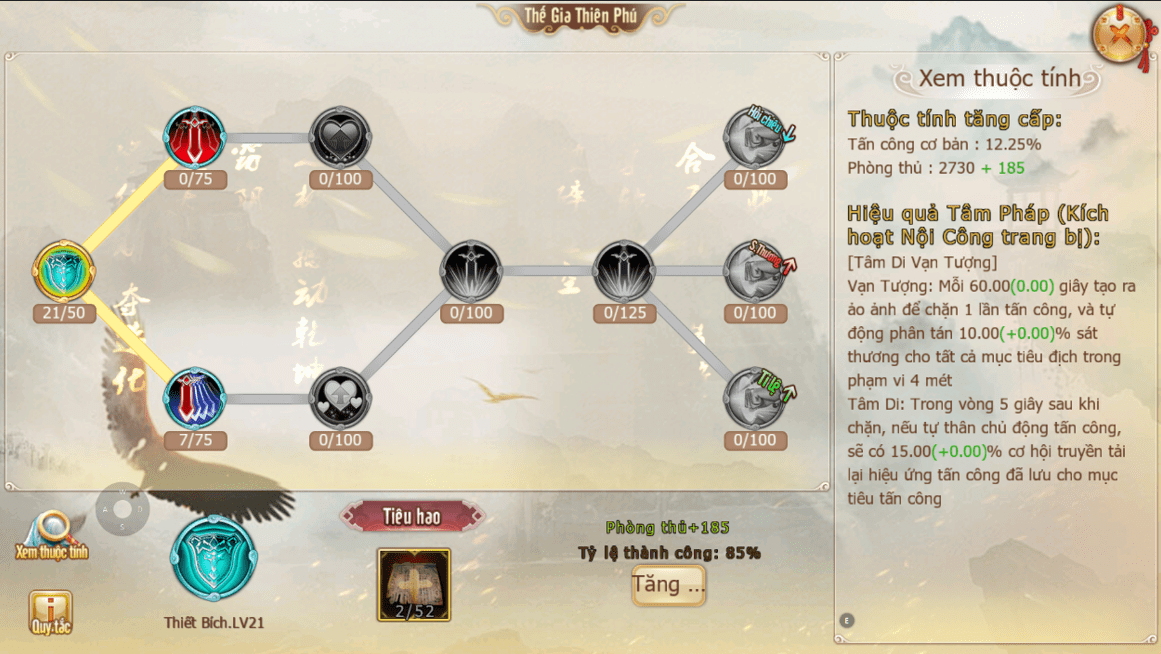
Task: Choose the Tỉ Lệ rate talent node
Action: [755, 399]
